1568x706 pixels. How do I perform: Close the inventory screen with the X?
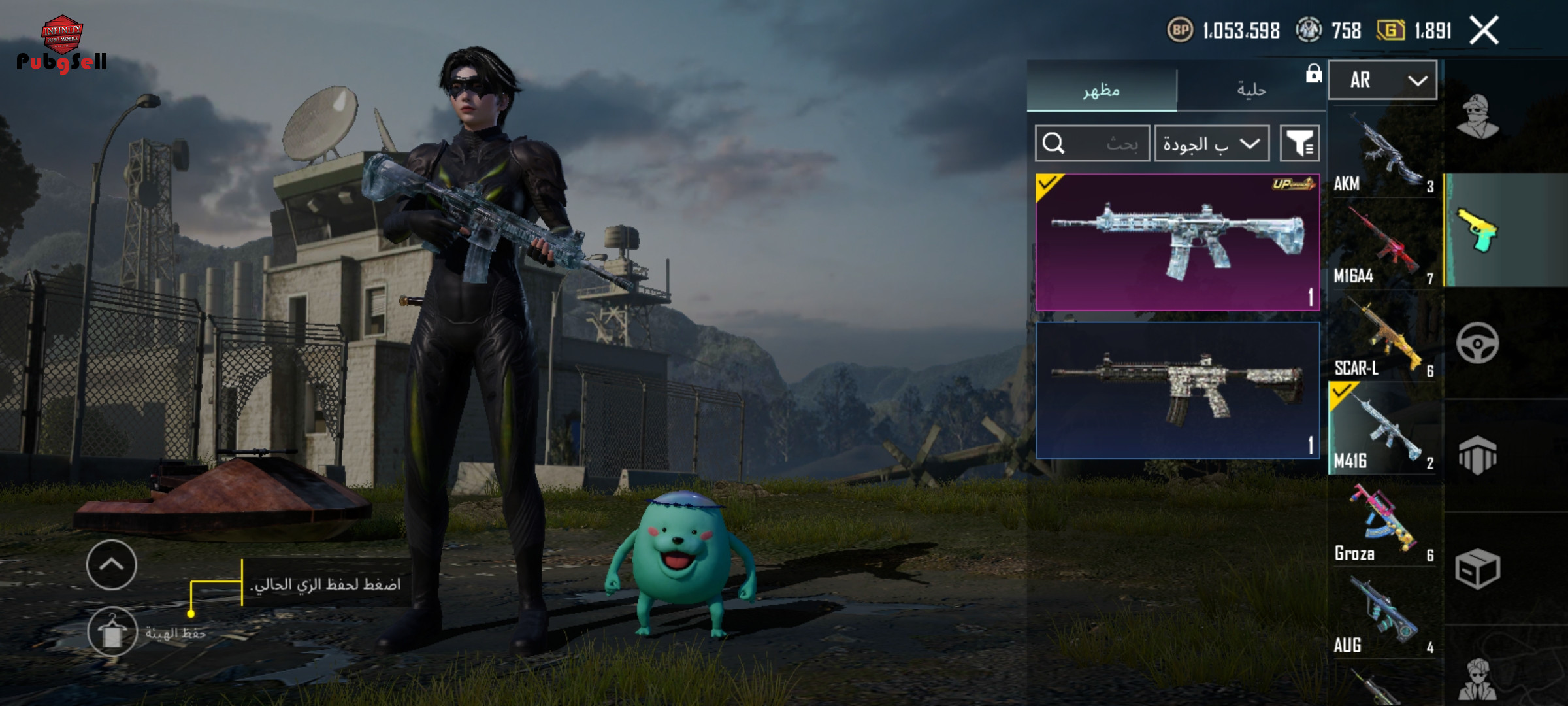1484,31
